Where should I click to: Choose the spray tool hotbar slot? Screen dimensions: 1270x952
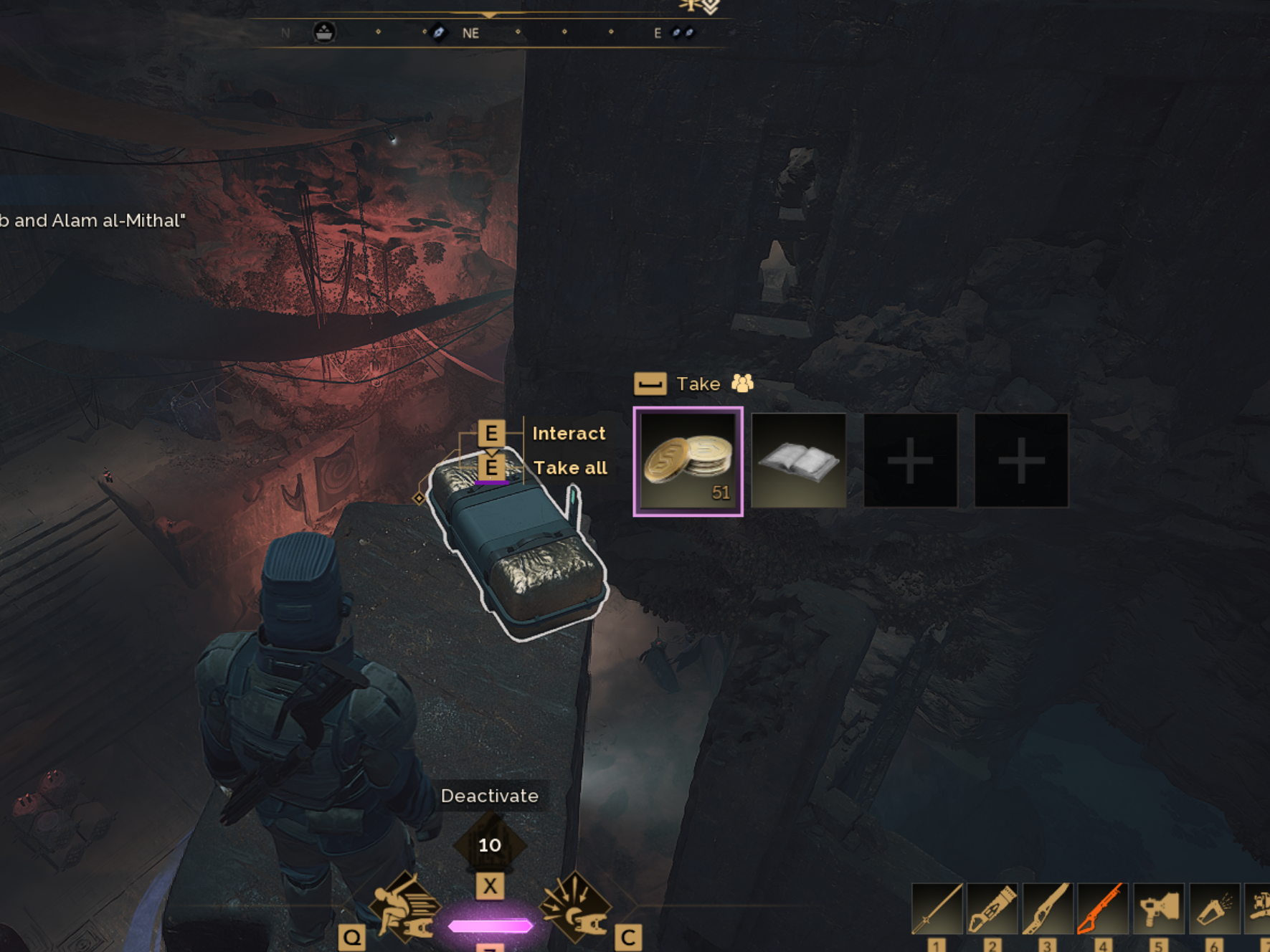(x=1213, y=909)
